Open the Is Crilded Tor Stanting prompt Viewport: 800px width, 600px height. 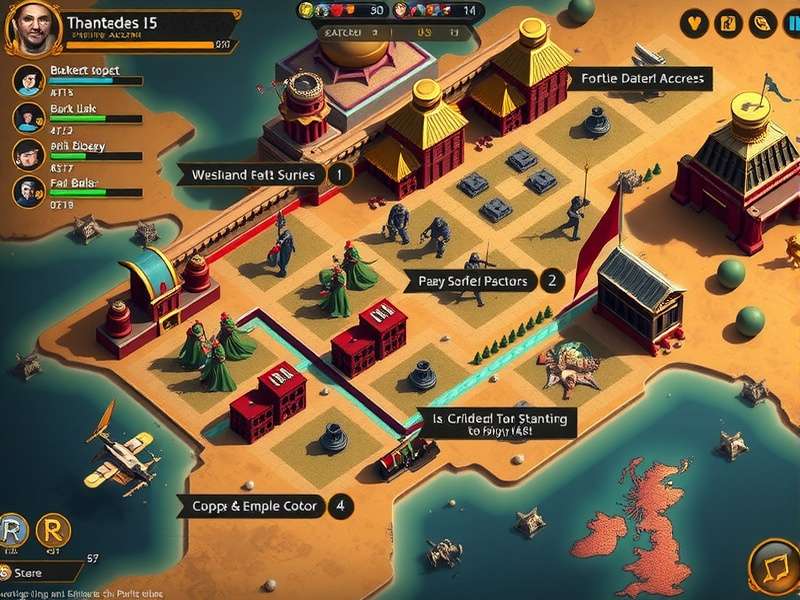click(x=499, y=423)
